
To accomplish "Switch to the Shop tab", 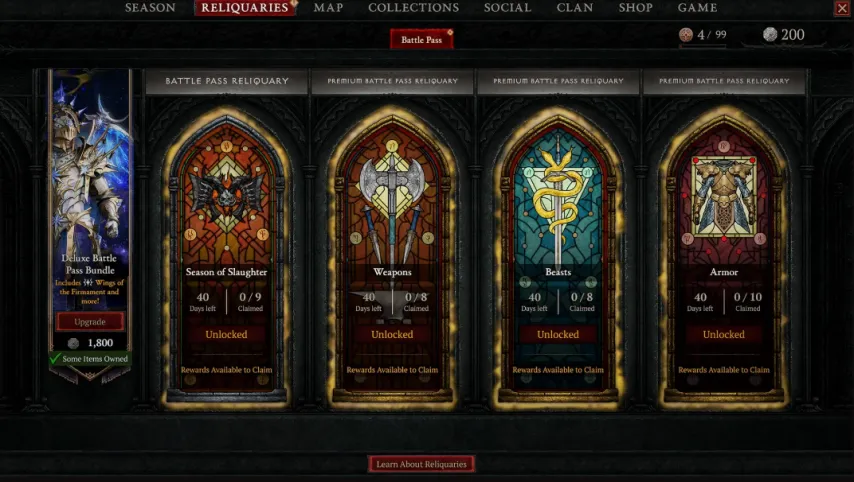I will pos(635,8).
